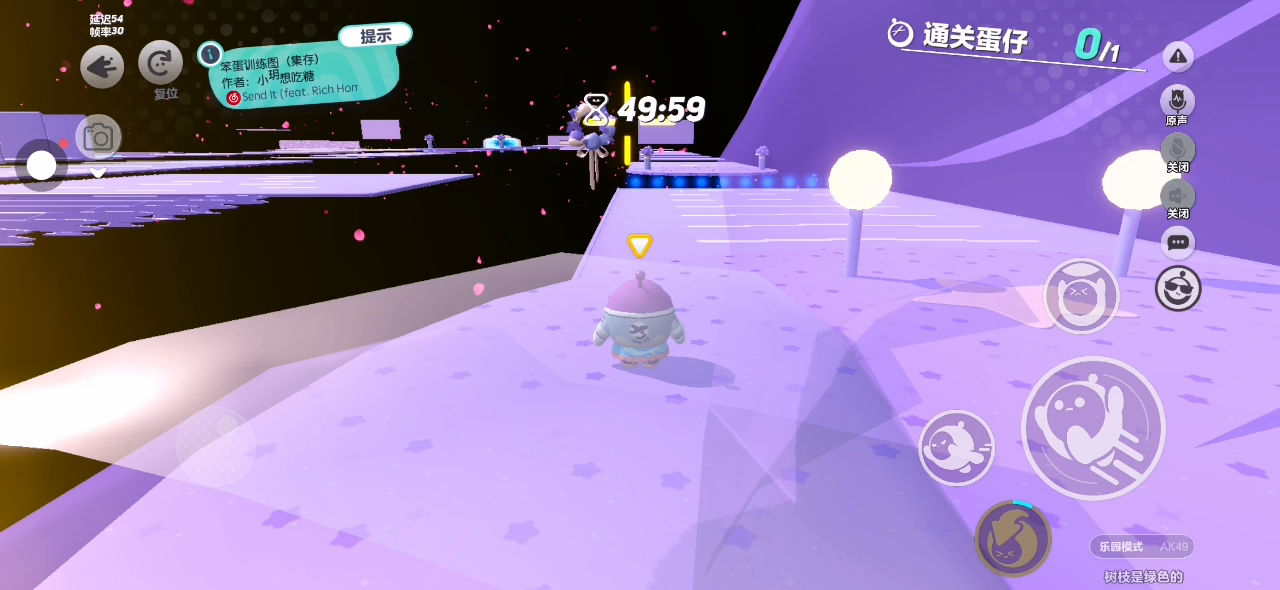1280x590 pixels.
Task: Activate the grab-hug action button
Action: [1081, 296]
